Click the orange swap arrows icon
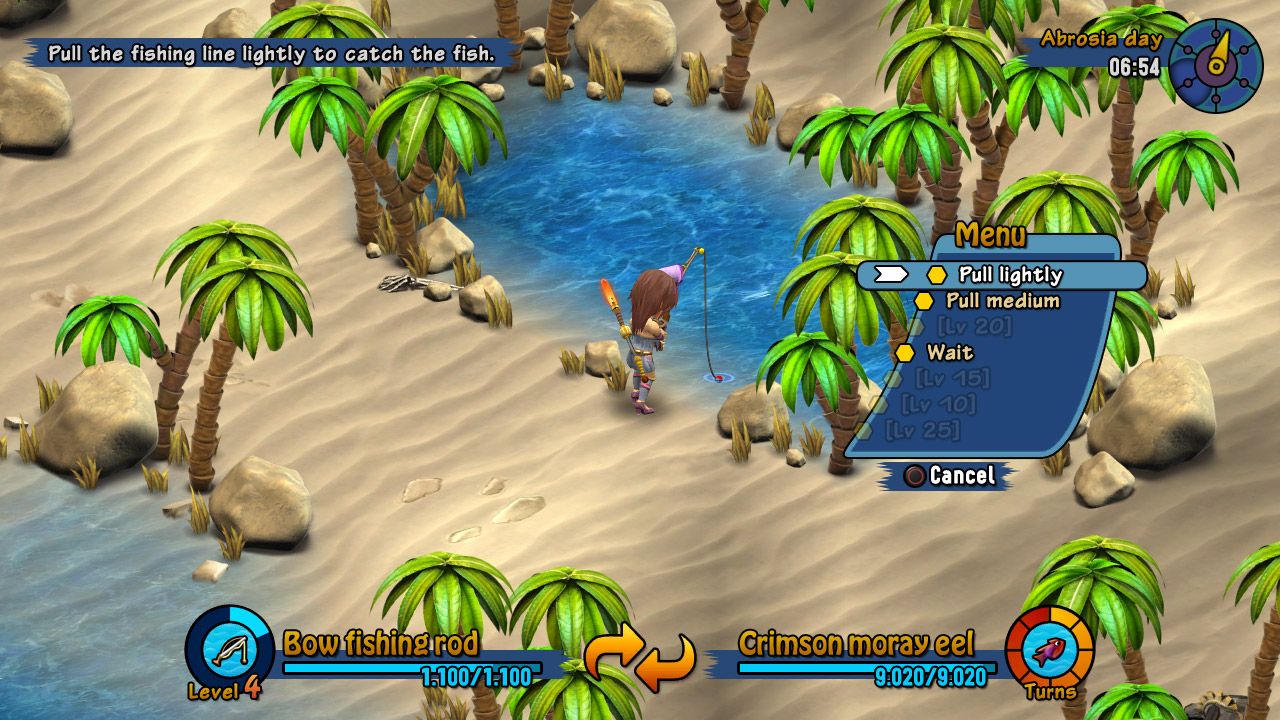Screen dimensions: 1280x720 (x=639, y=659)
